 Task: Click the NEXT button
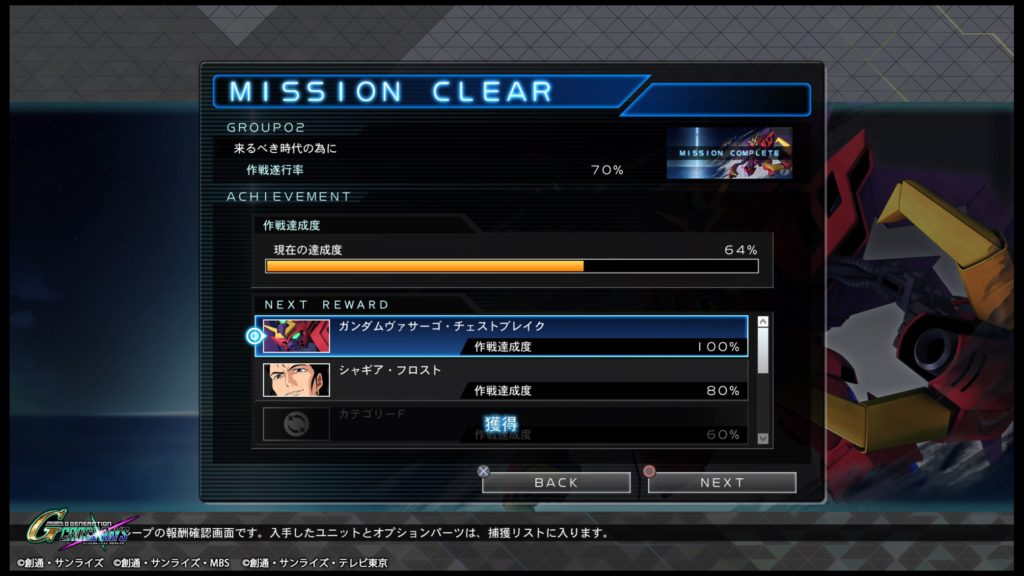coord(722,482)
